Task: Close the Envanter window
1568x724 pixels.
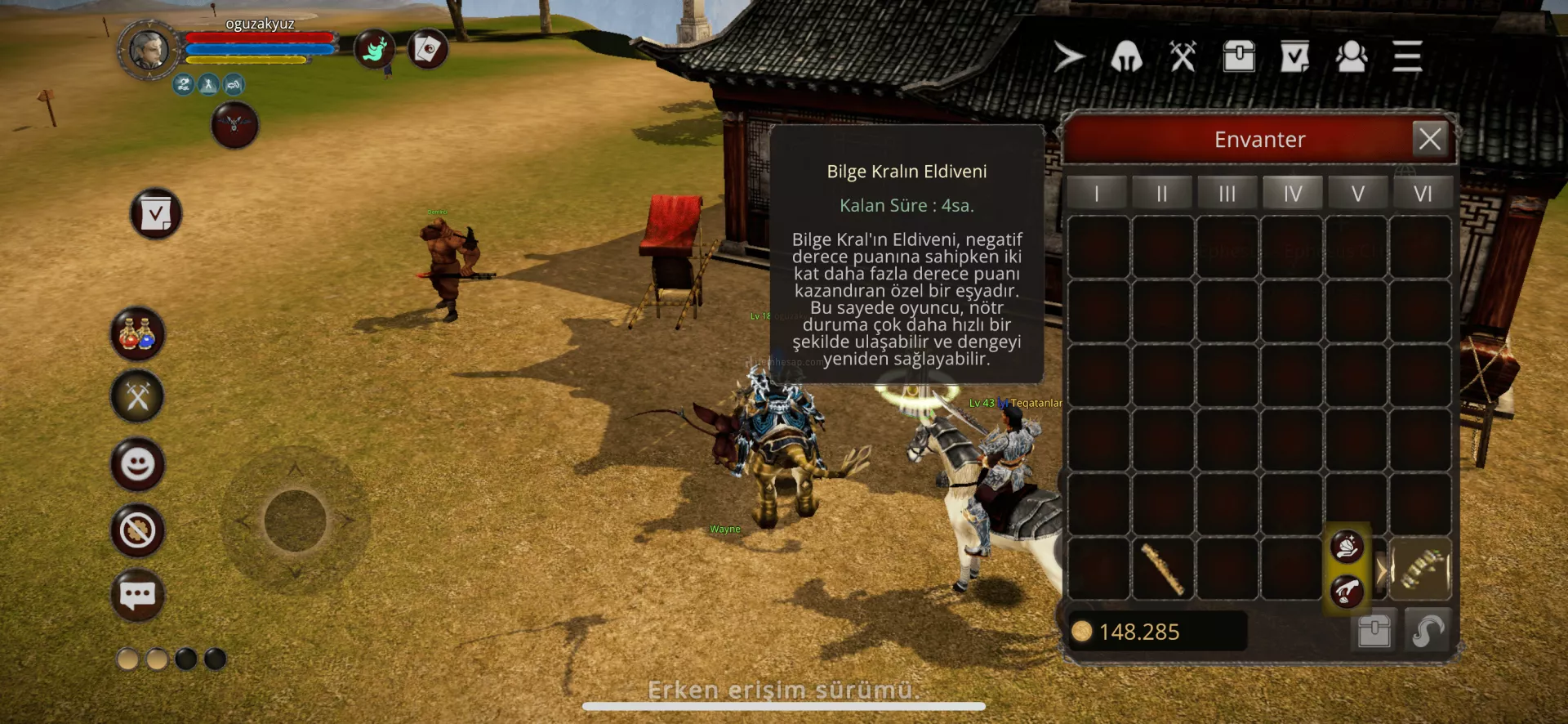Action: click(1429, 139)
